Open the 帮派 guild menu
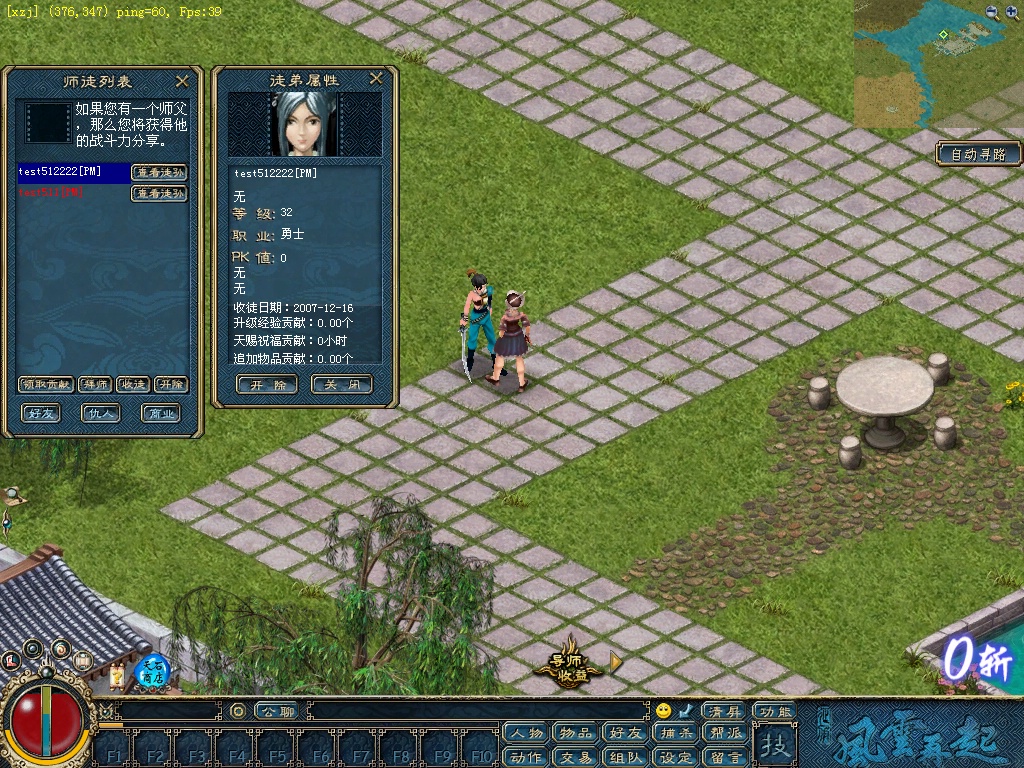This screenshot has height=768, width=1024. pos(727,733)
